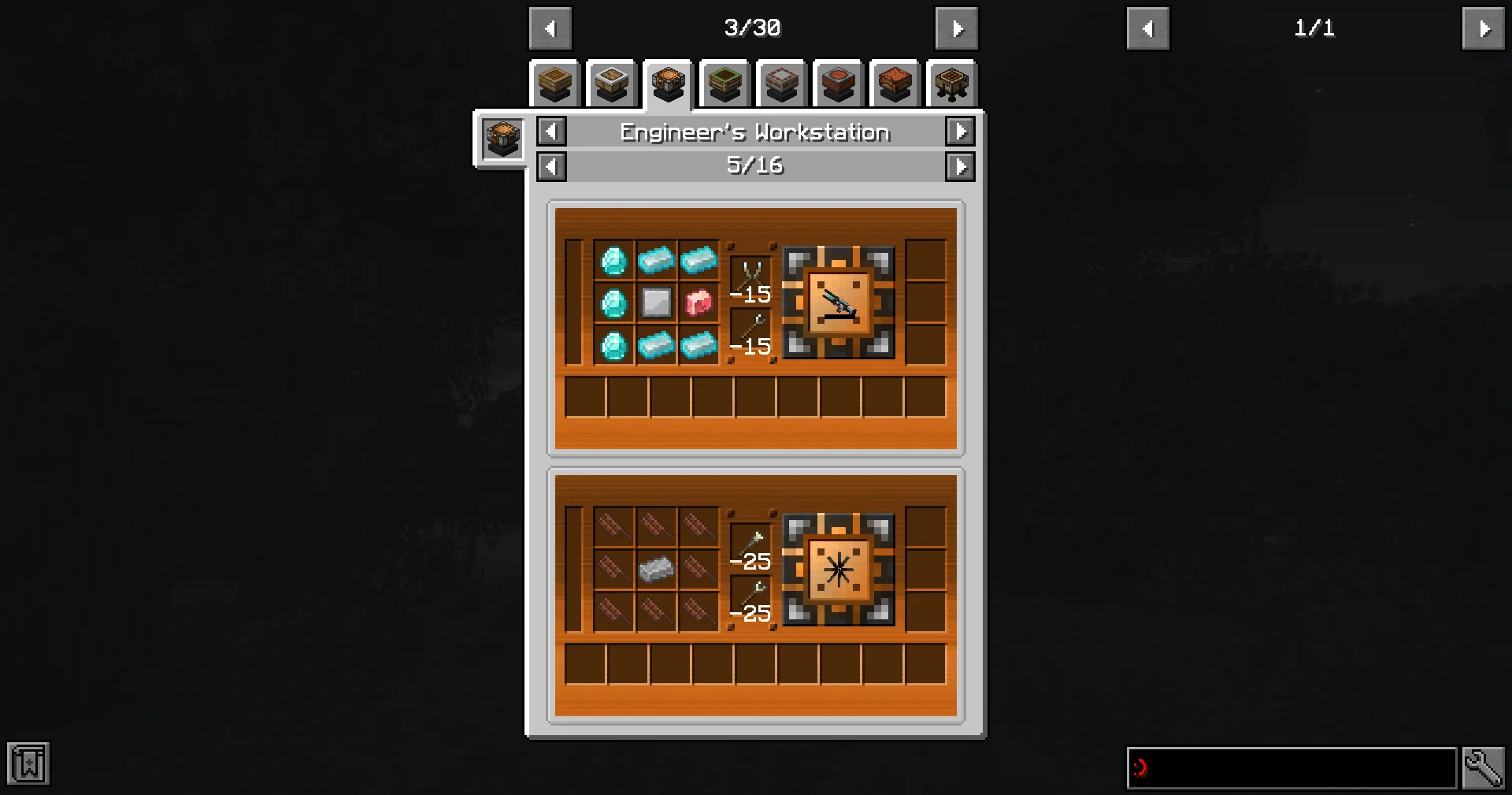
Task: Focus the item search field
Action: 1291,767
